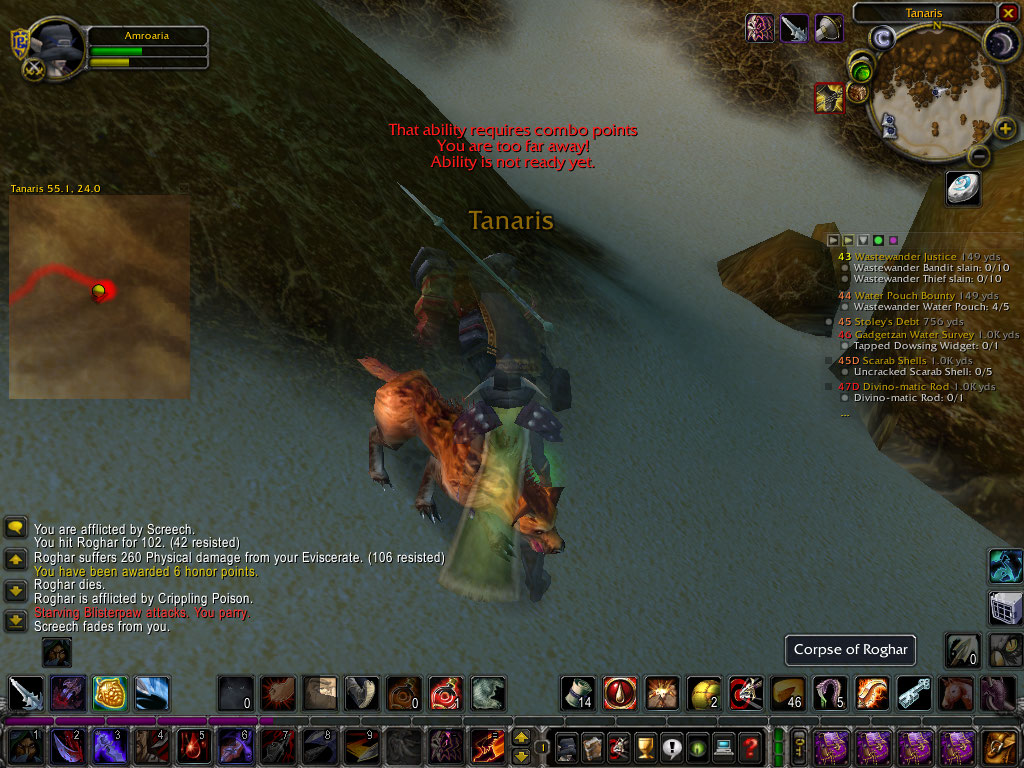This screenshot has width=1024, height=768.
Task: Open the keyring with the gold key
Action: 799,746
